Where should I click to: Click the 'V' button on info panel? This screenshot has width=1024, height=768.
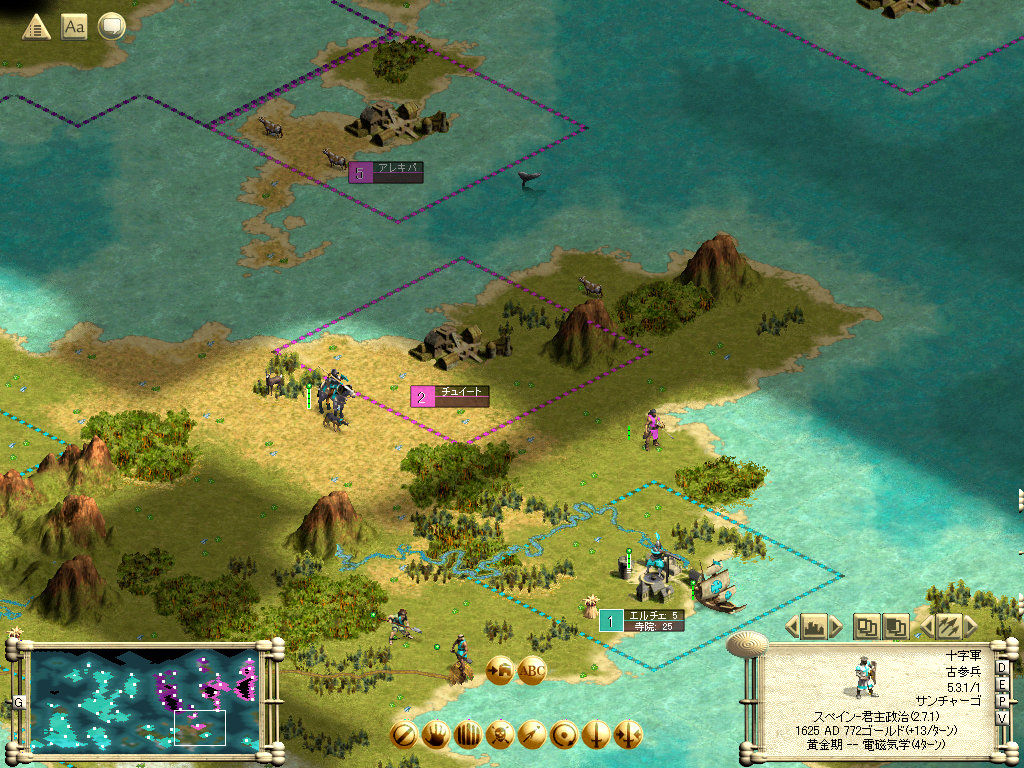[1002, 717]
